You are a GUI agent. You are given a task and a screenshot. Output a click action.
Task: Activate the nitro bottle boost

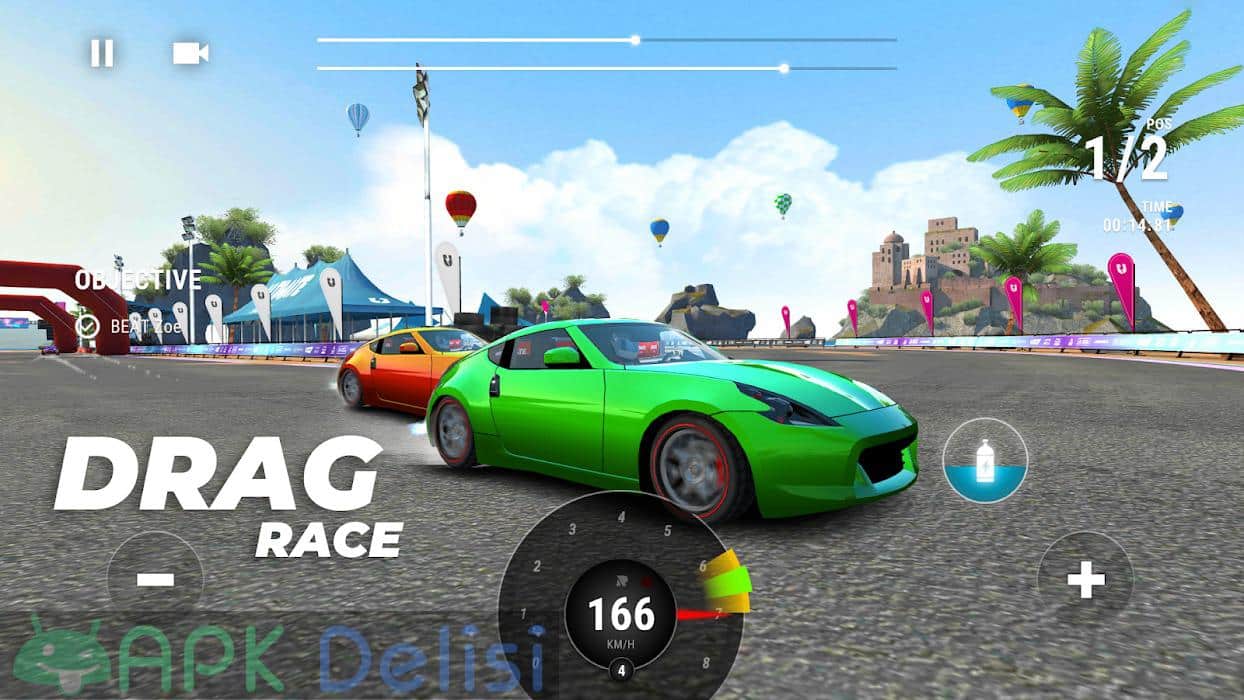coord(985,461)
